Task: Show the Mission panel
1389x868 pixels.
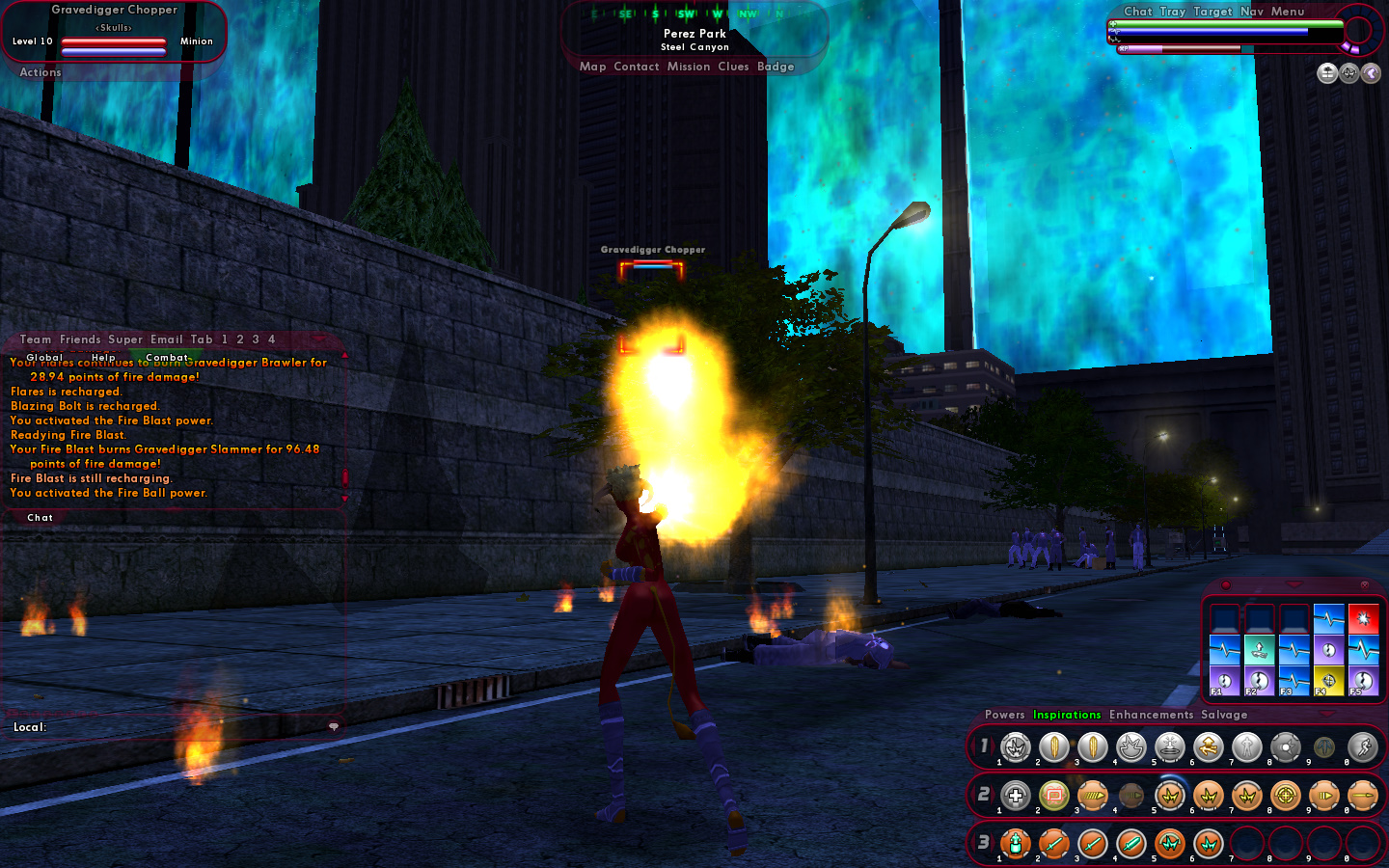Action: pyautogui.click(x=689, y=67)
